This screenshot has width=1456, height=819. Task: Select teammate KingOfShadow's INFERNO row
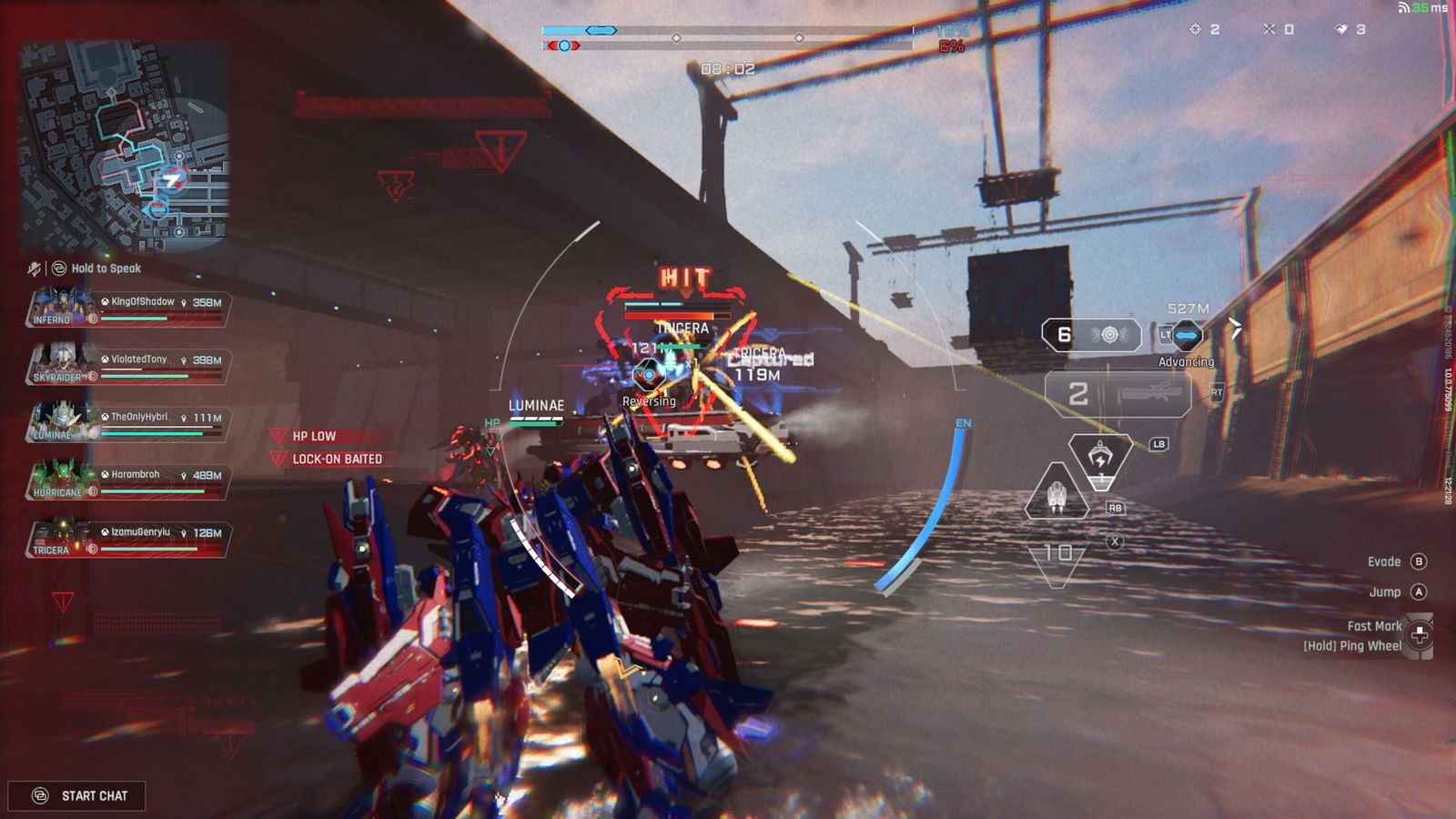point(127,308)
